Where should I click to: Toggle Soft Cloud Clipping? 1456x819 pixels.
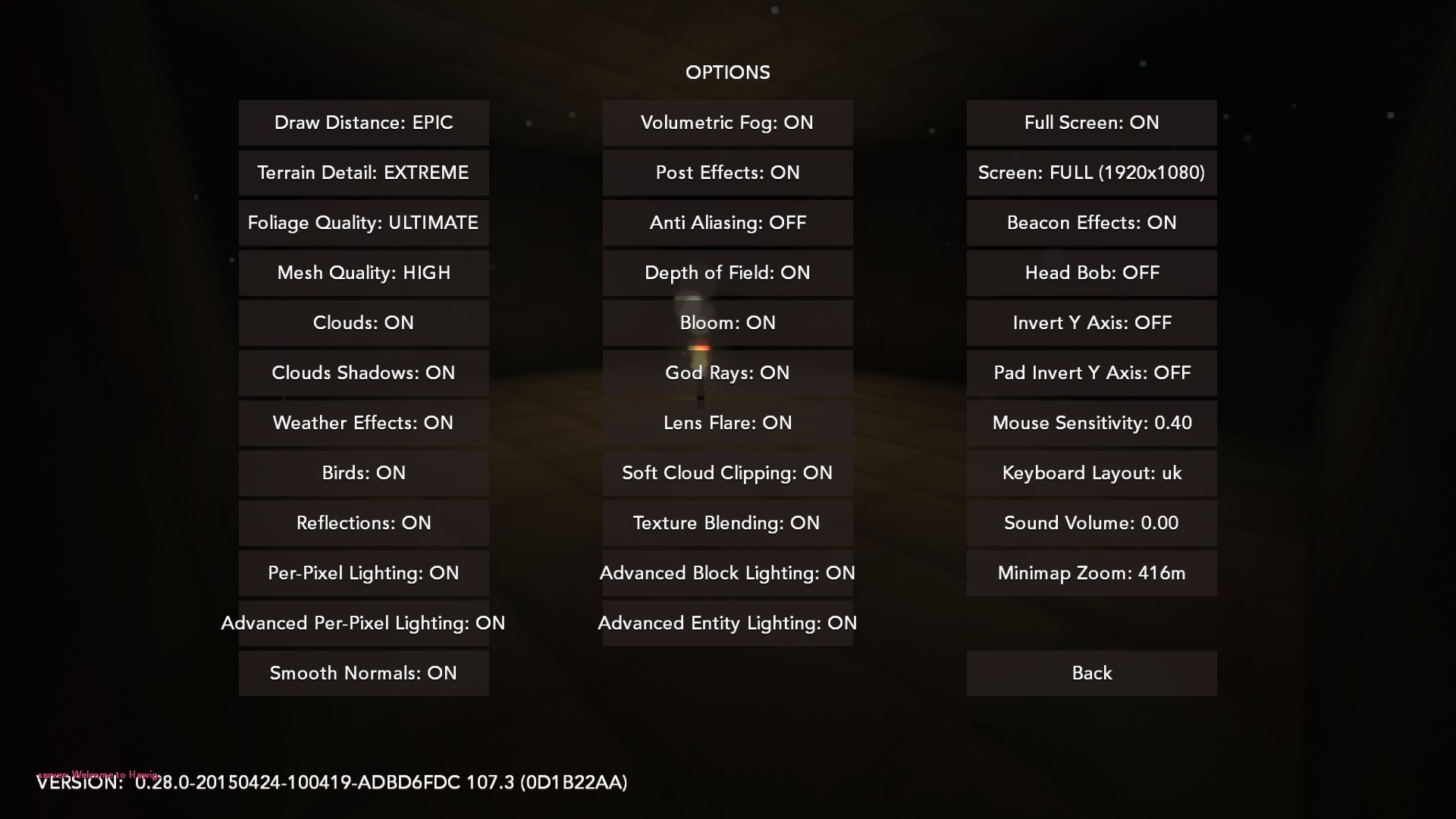(727, 473)
